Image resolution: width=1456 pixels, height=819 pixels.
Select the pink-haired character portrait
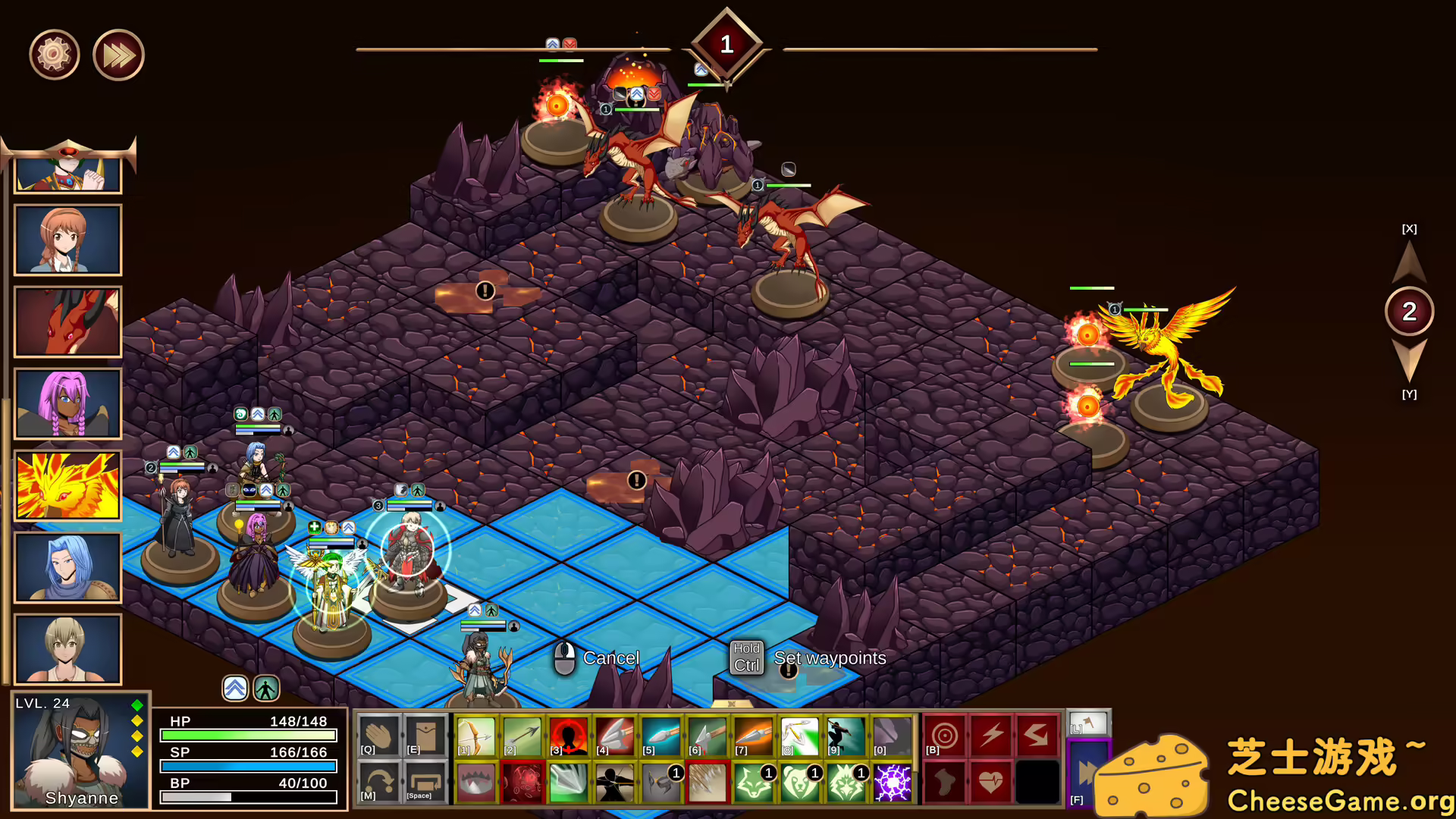tap(67, 403)
